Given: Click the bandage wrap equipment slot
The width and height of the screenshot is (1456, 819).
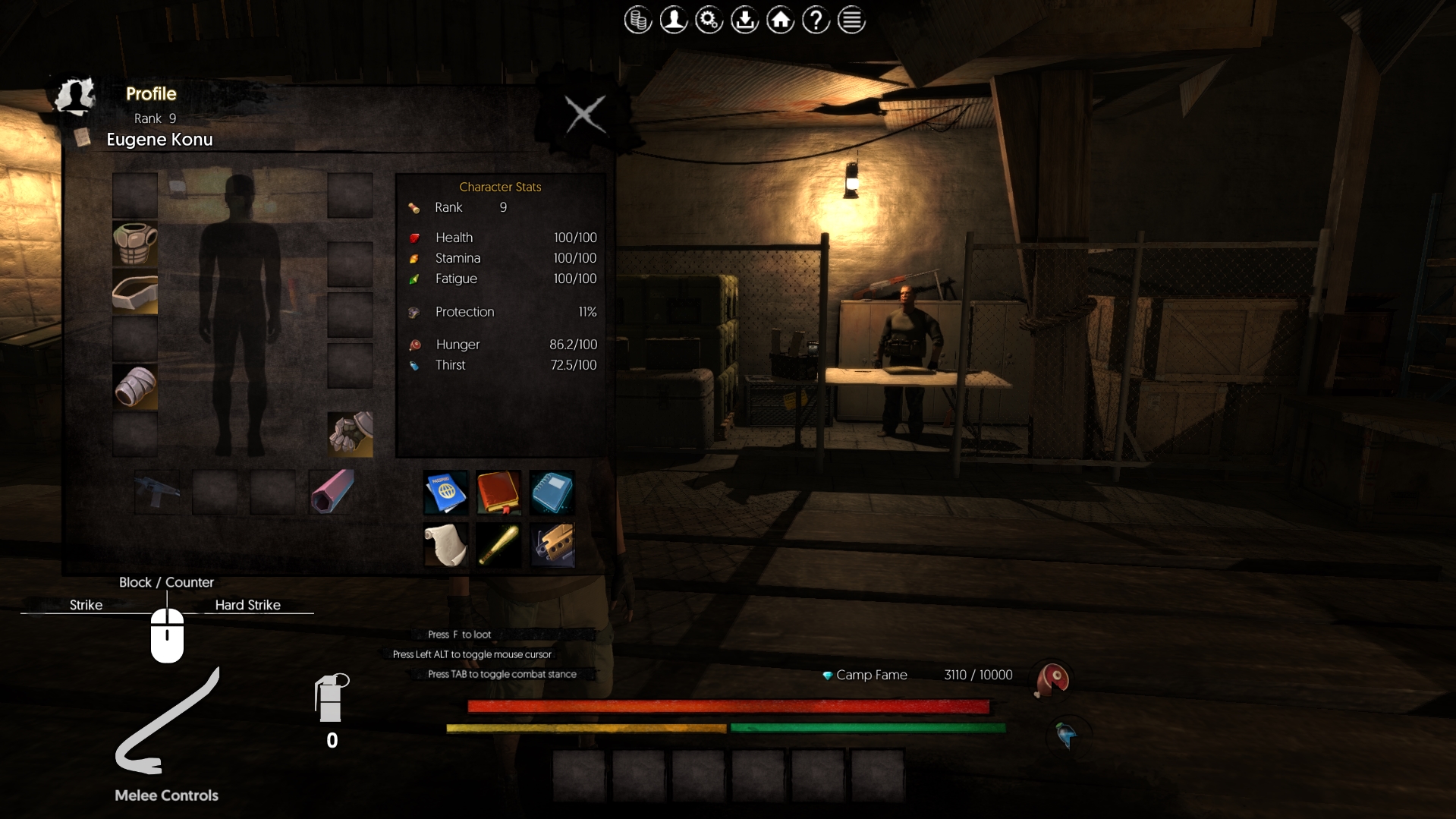Looking at the screenshot, I should tap(135, 387).
